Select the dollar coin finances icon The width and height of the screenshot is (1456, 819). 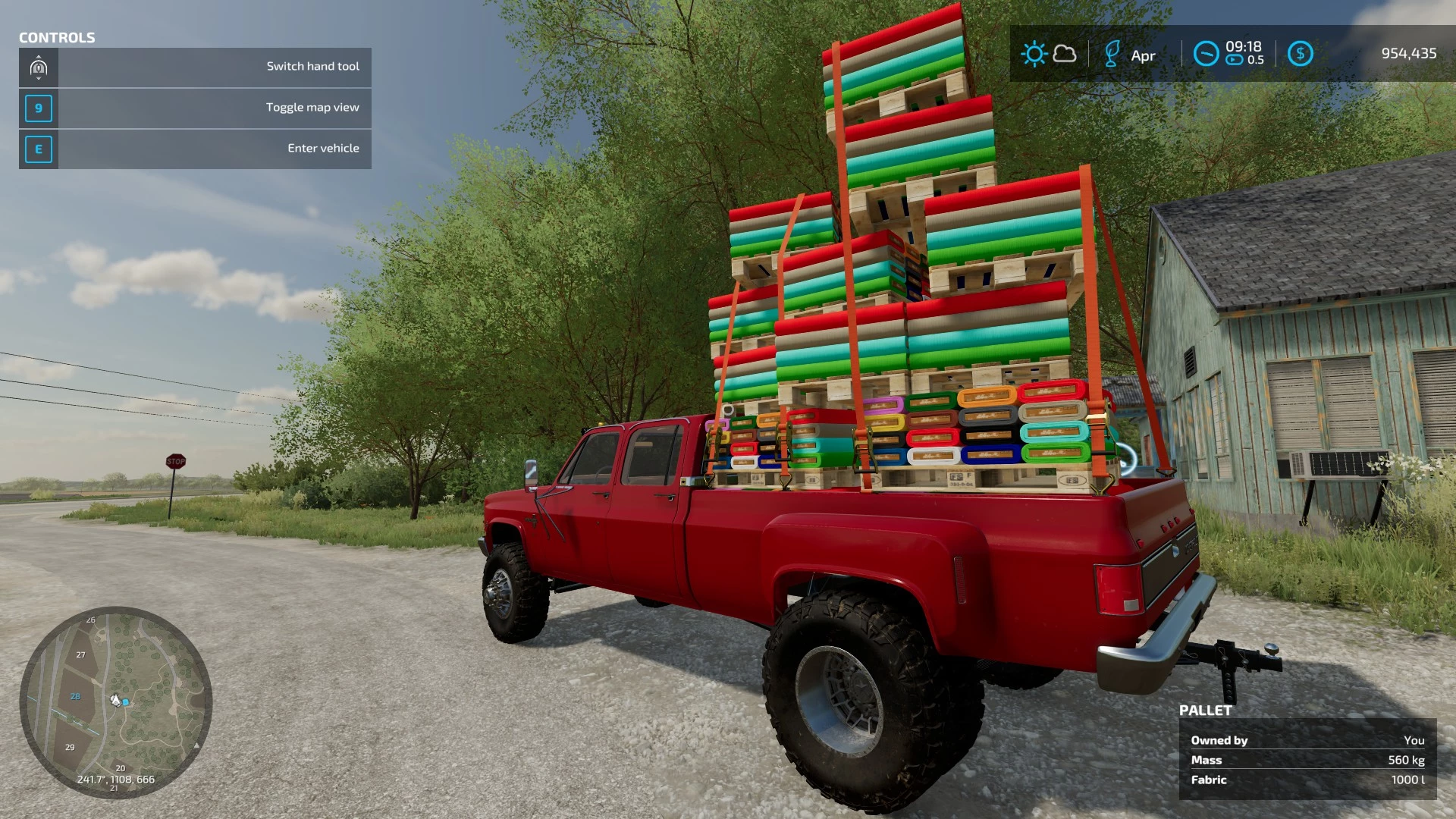click(1301, 53)
